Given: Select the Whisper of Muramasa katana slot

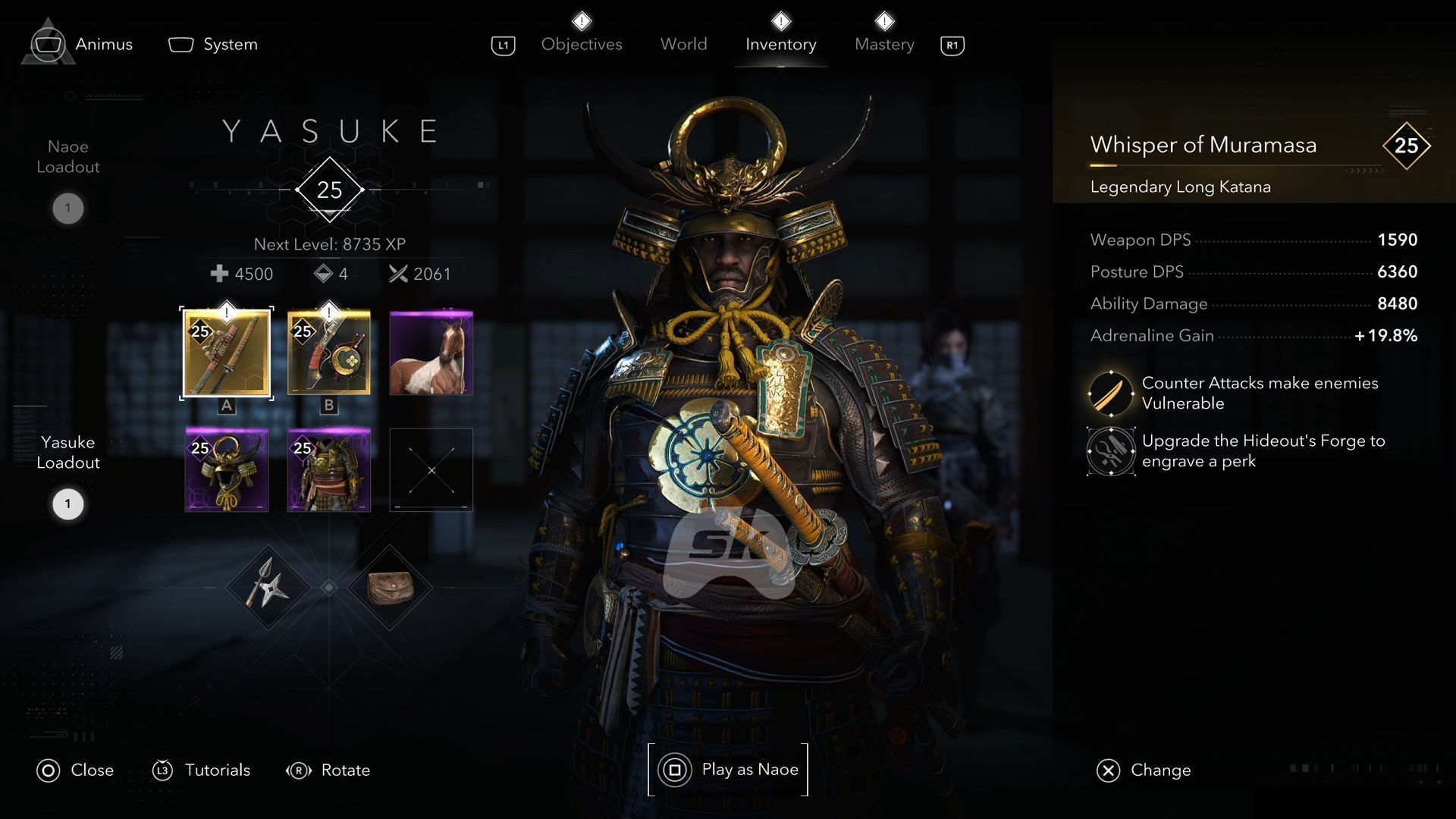Looking at the screenshot, I should point(227,353).
